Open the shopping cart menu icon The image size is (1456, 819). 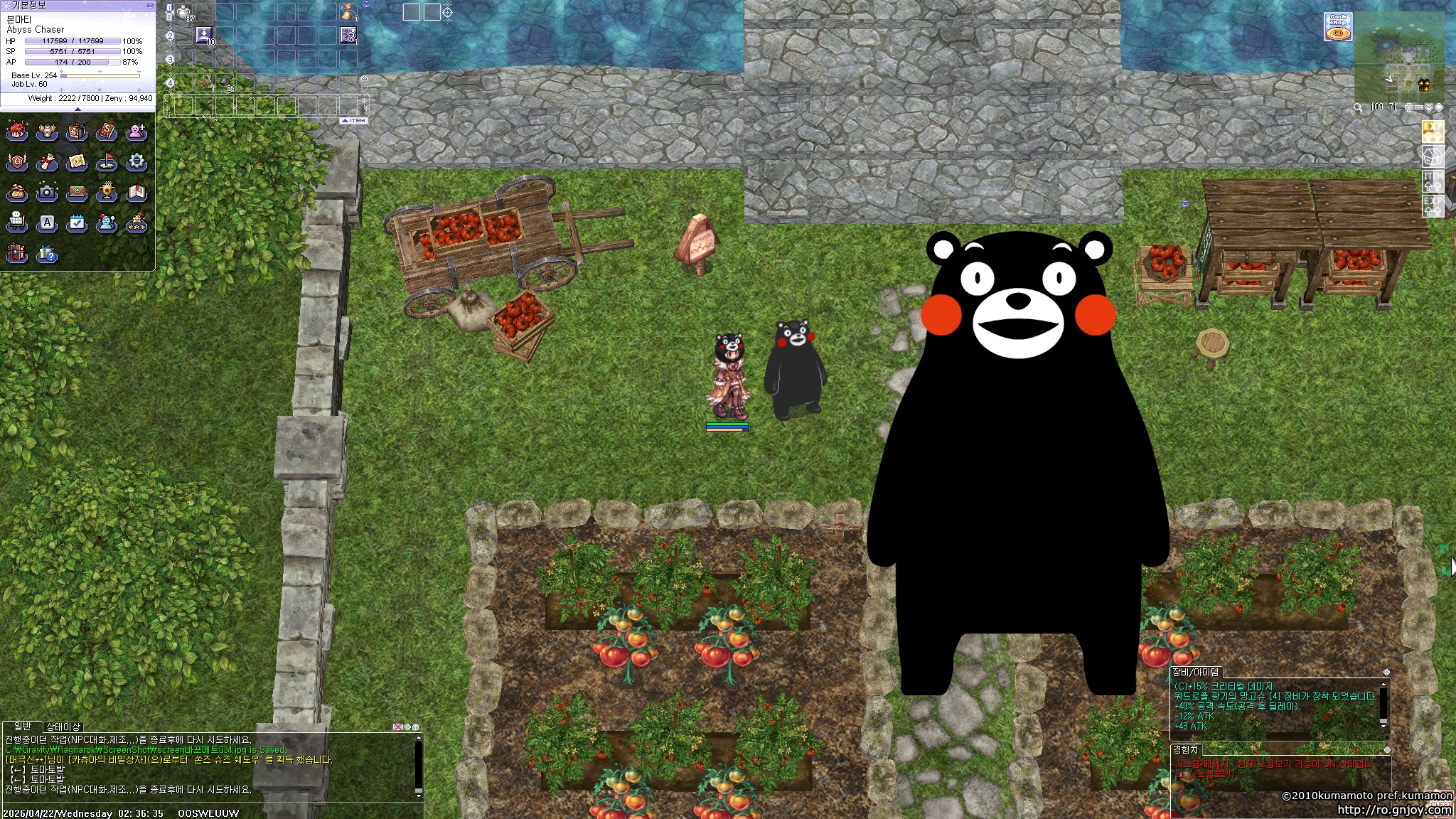tap(17, 223)
